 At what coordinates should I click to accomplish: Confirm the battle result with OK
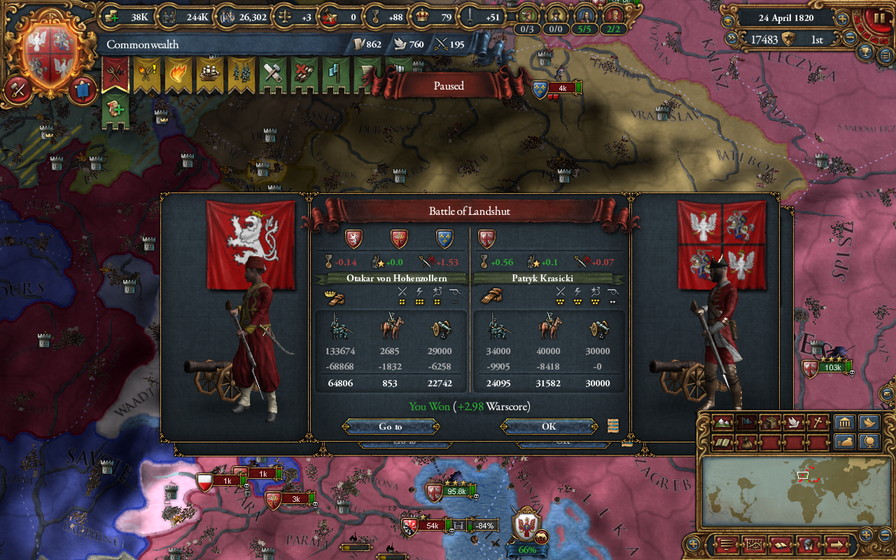[548, 426]
